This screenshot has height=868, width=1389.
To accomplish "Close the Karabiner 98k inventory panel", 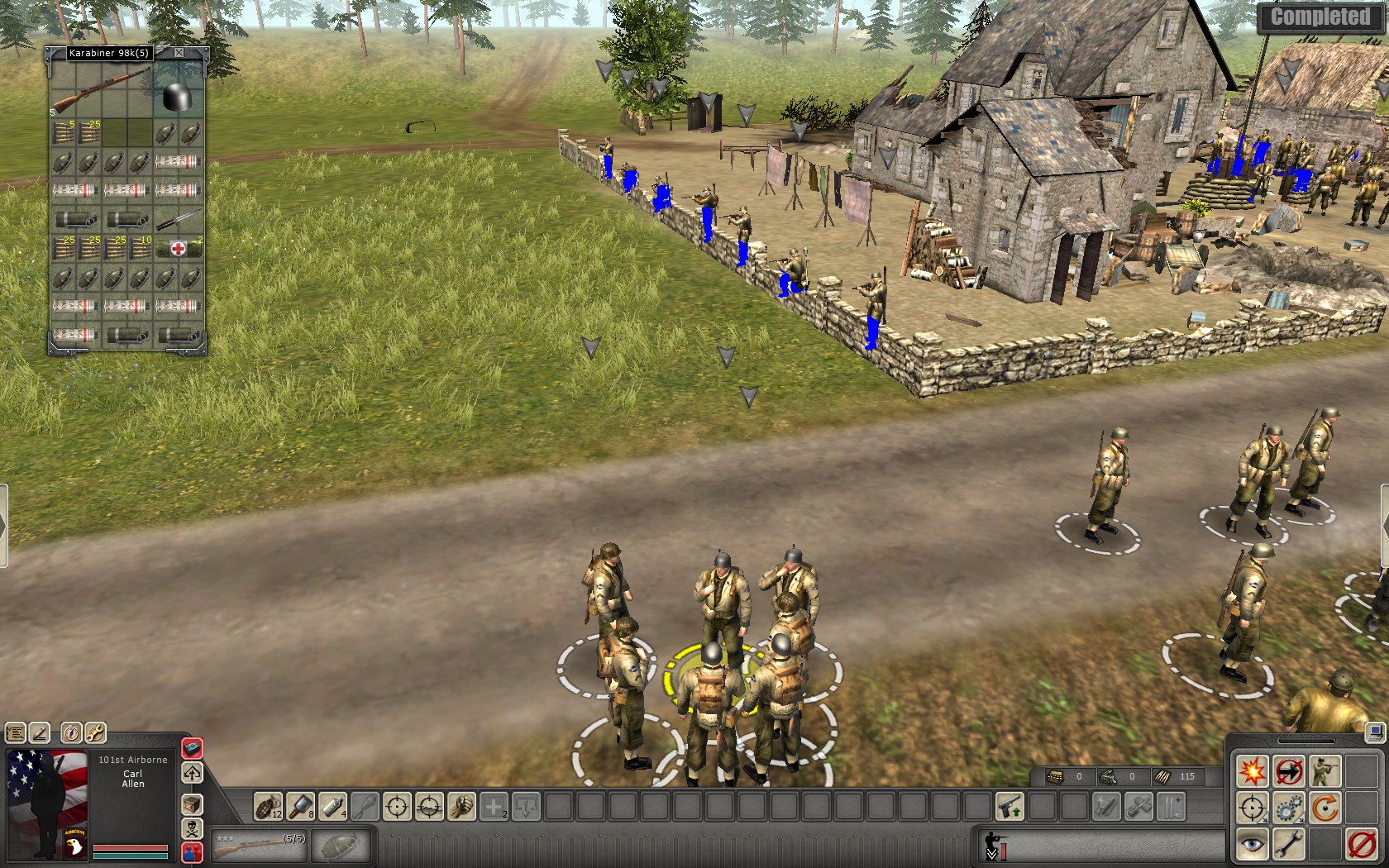I will click(179, 53).
